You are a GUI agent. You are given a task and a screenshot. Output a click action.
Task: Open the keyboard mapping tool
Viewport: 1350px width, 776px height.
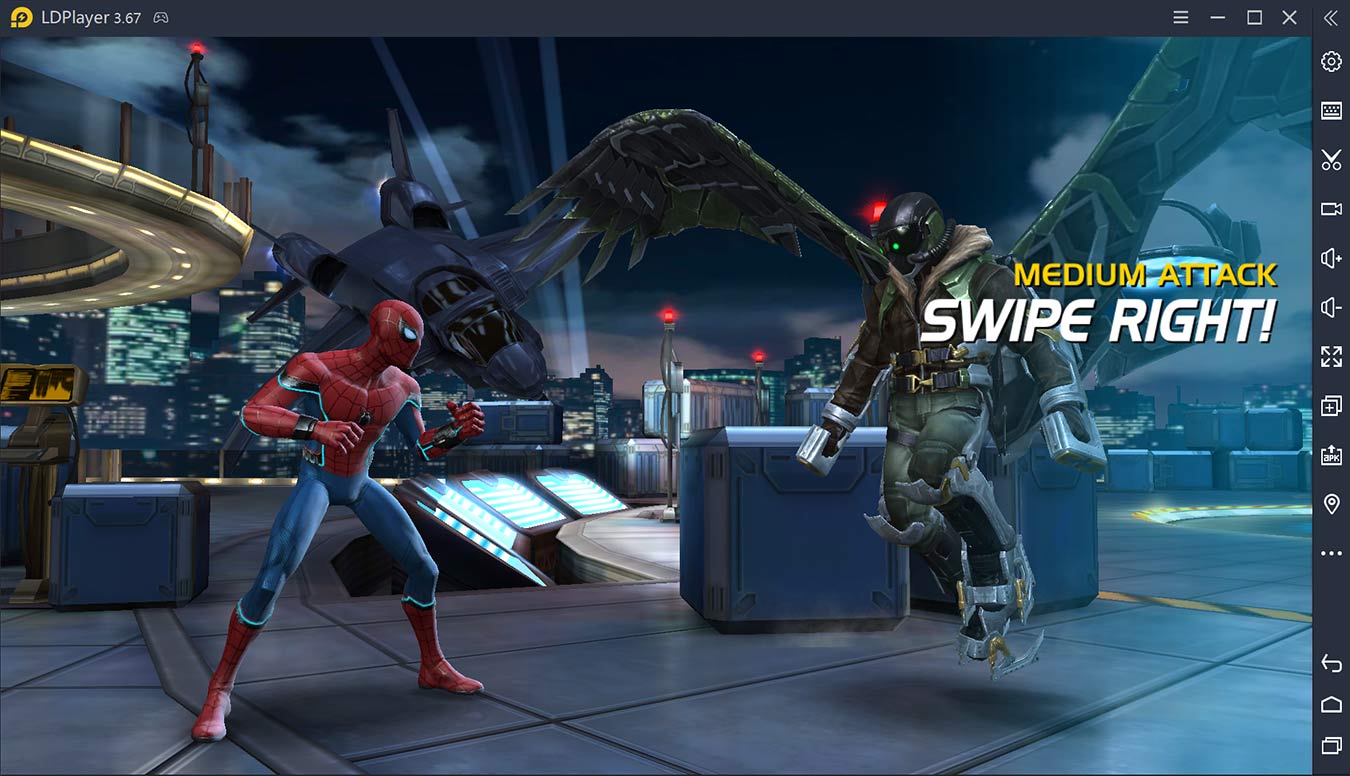click(x=1330, y=110)
